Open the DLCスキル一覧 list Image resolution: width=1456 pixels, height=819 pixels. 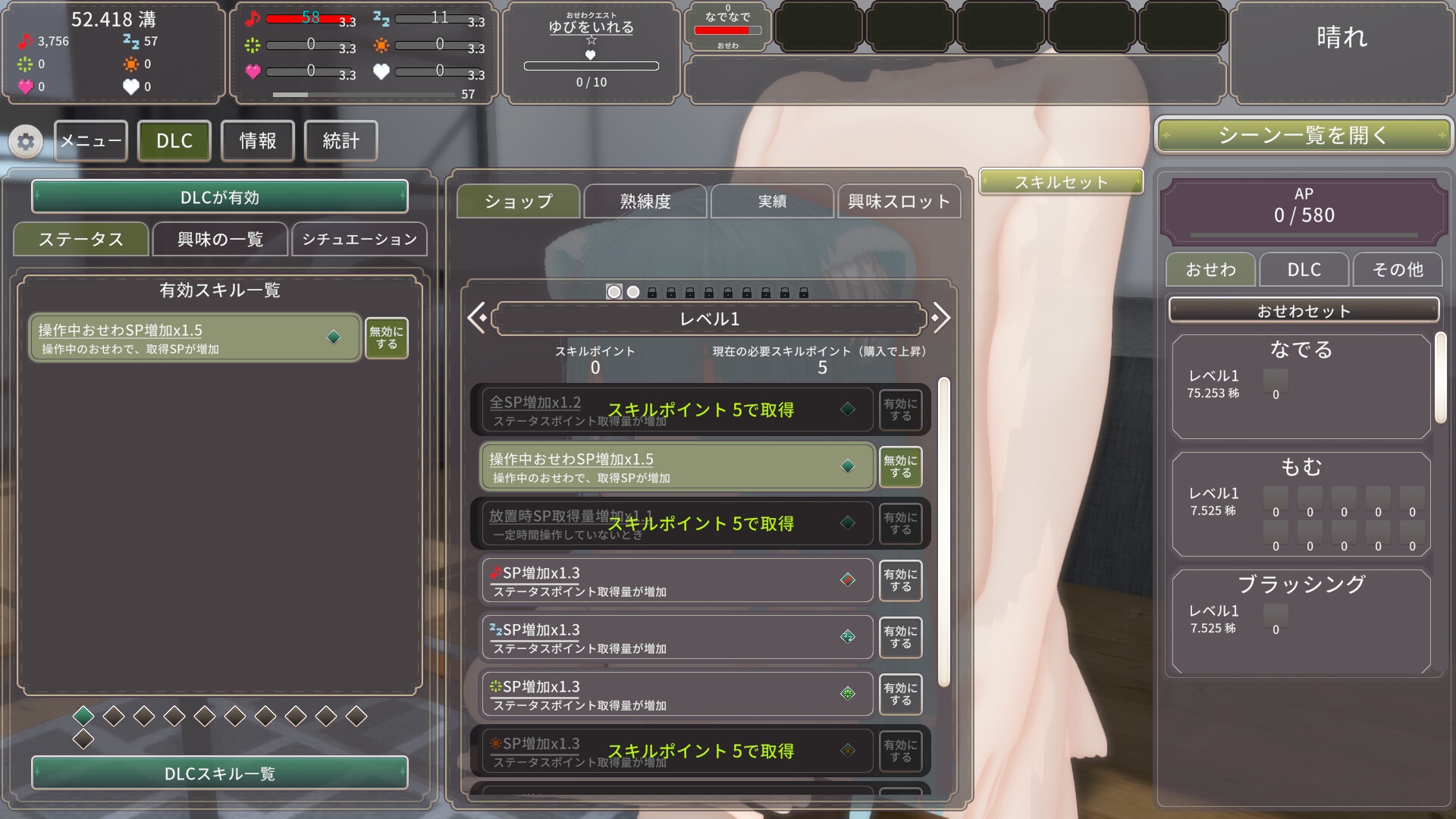(x=220, y=773)
